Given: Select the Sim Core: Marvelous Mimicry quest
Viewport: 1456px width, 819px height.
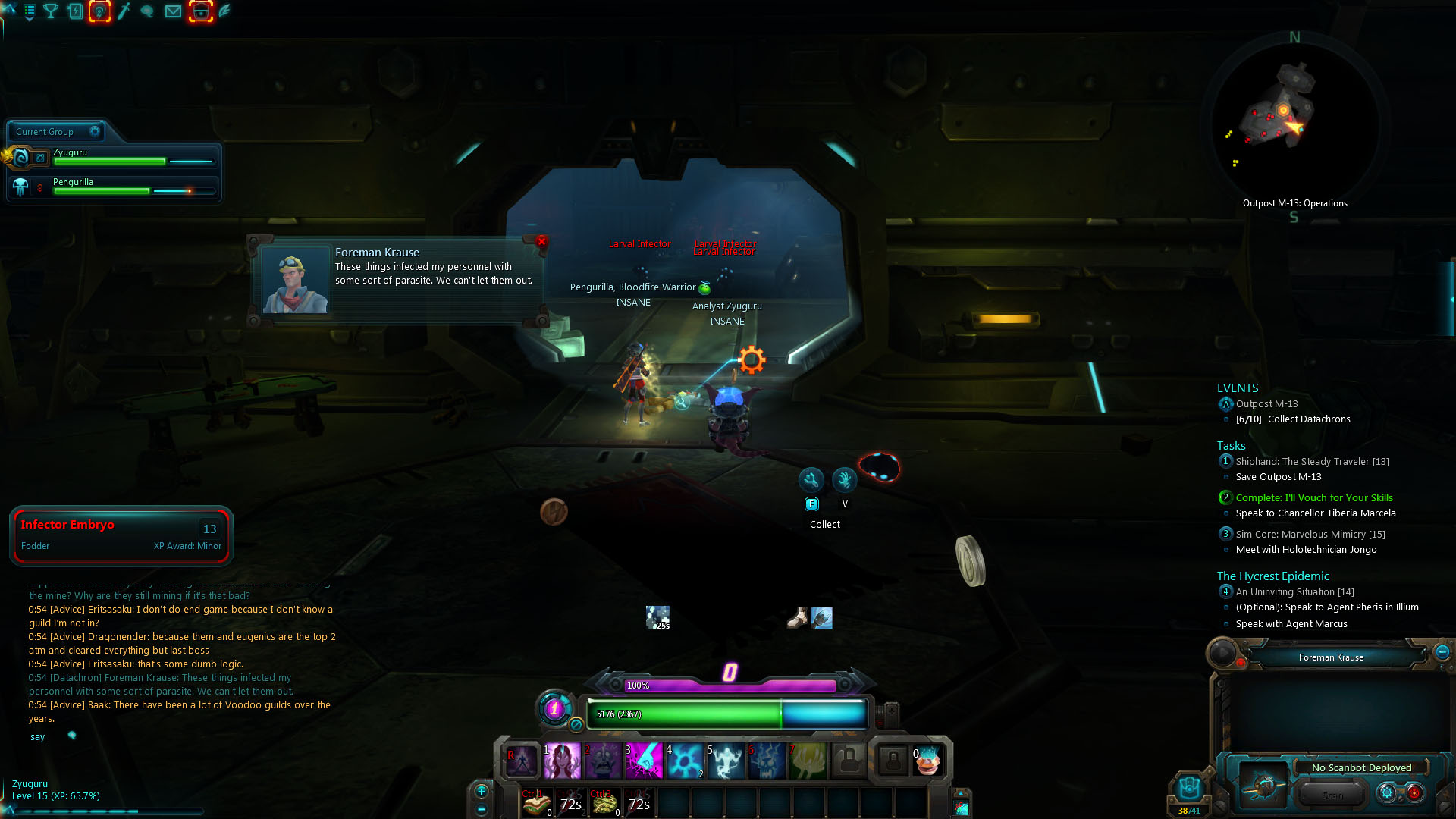Looking at the screenshot, I should click(1310, 534).
